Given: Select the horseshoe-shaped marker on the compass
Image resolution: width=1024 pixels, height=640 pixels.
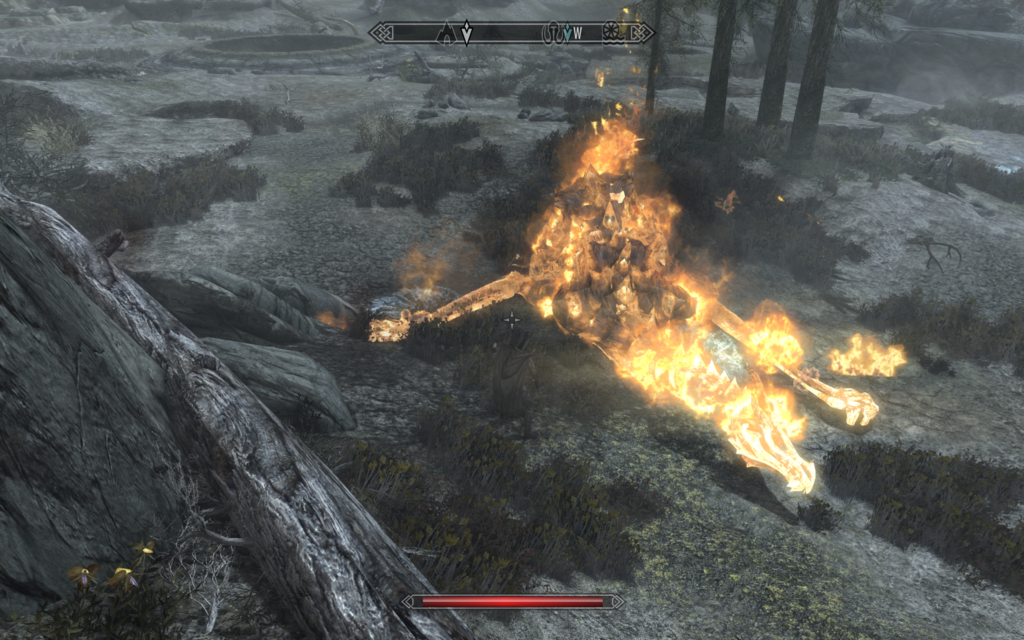Looking at the screenshot, I should point(551,33).
